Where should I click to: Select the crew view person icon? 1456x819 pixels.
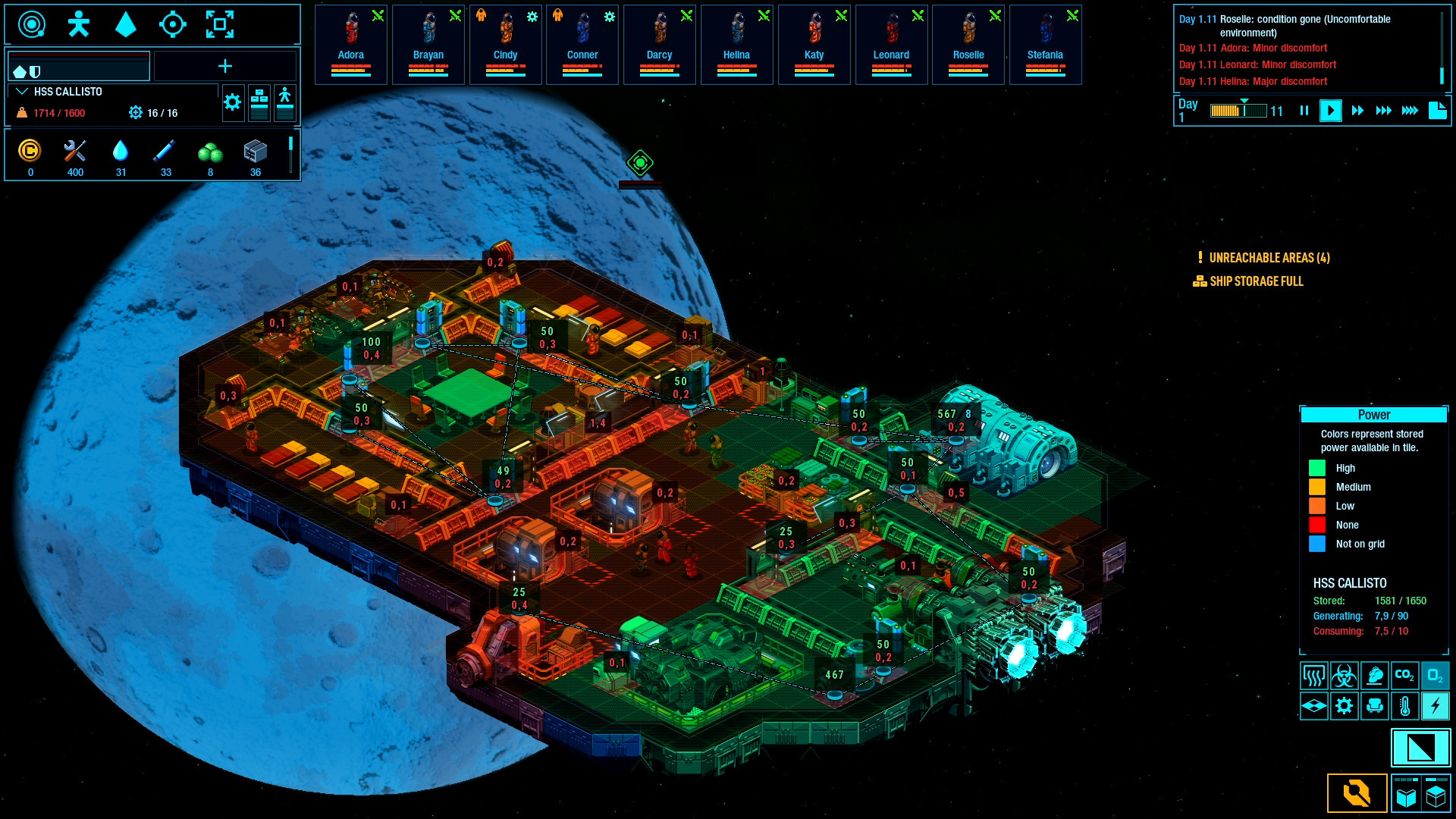[x=78, y=24]
